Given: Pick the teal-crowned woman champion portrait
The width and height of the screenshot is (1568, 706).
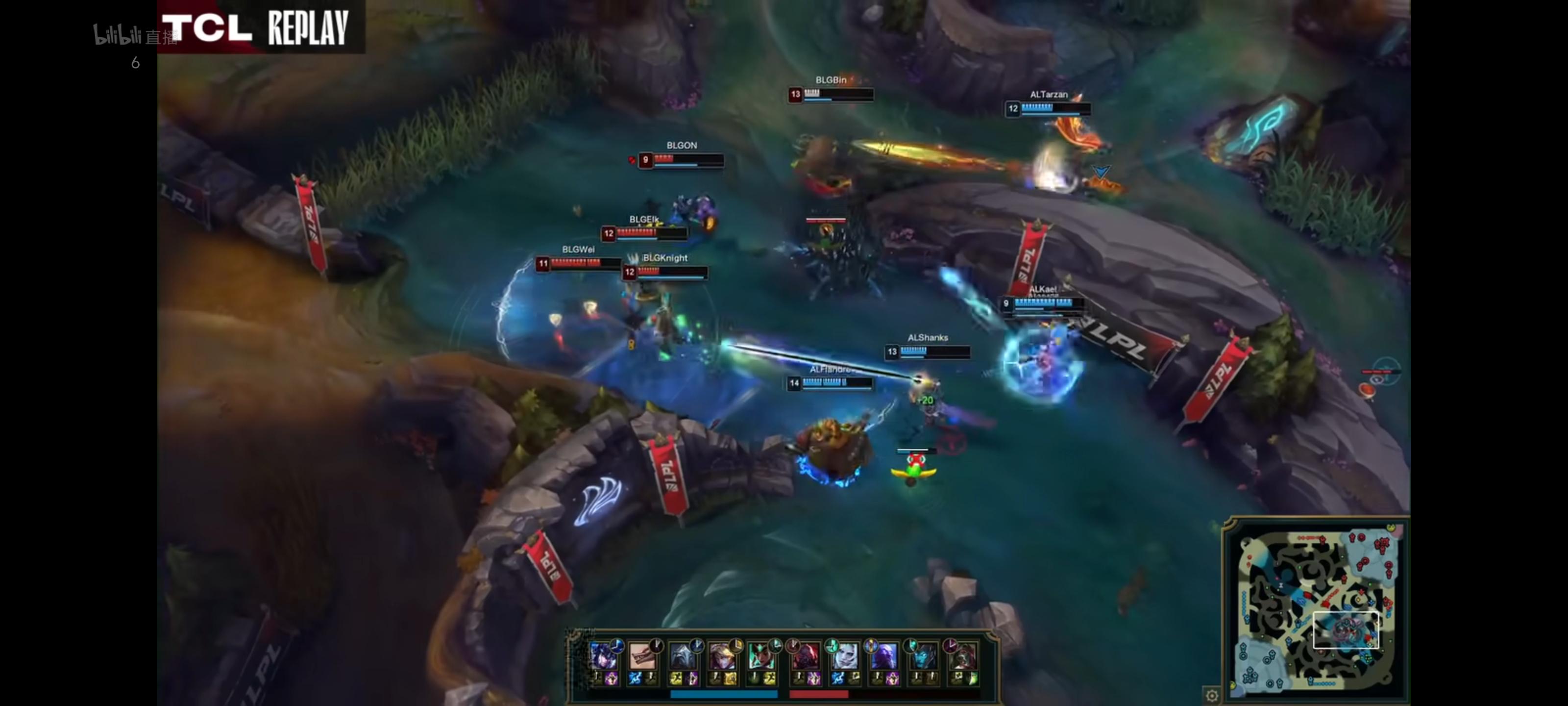Looking at the screenshot, I should [x=761, y=656].
